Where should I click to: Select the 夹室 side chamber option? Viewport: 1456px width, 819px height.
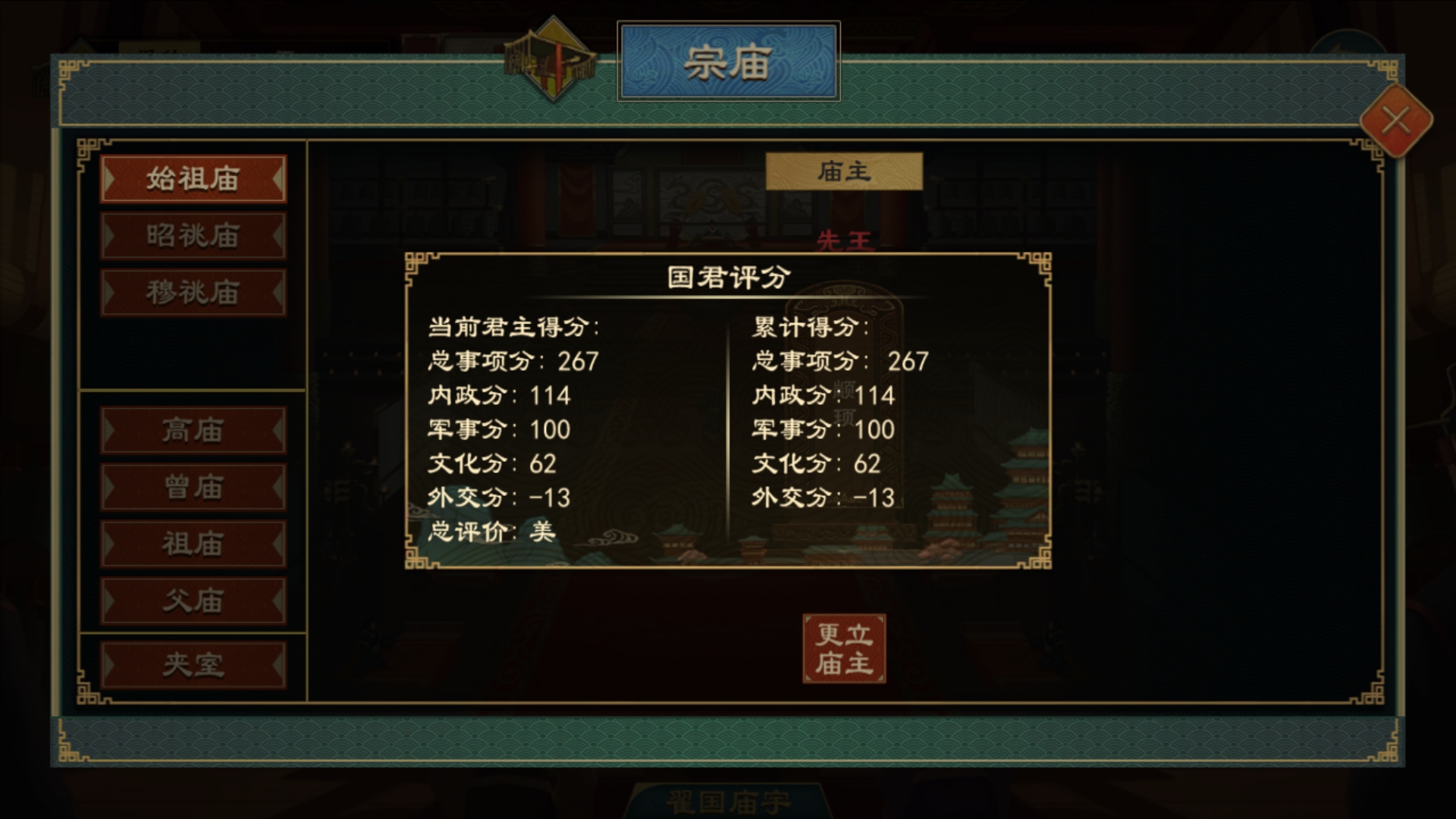pos(193,665)
